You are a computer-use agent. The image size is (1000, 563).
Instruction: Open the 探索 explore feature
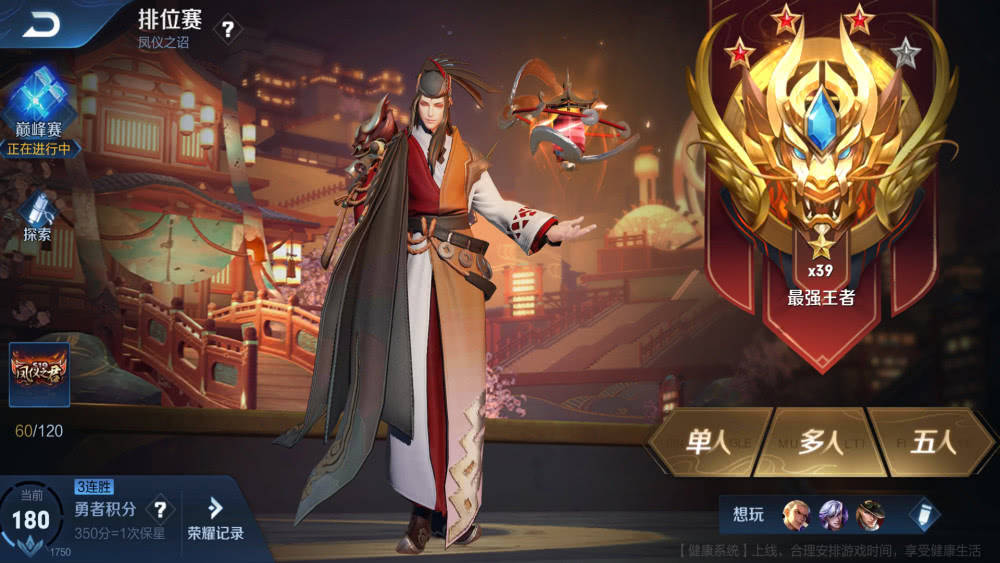[37, 217]
